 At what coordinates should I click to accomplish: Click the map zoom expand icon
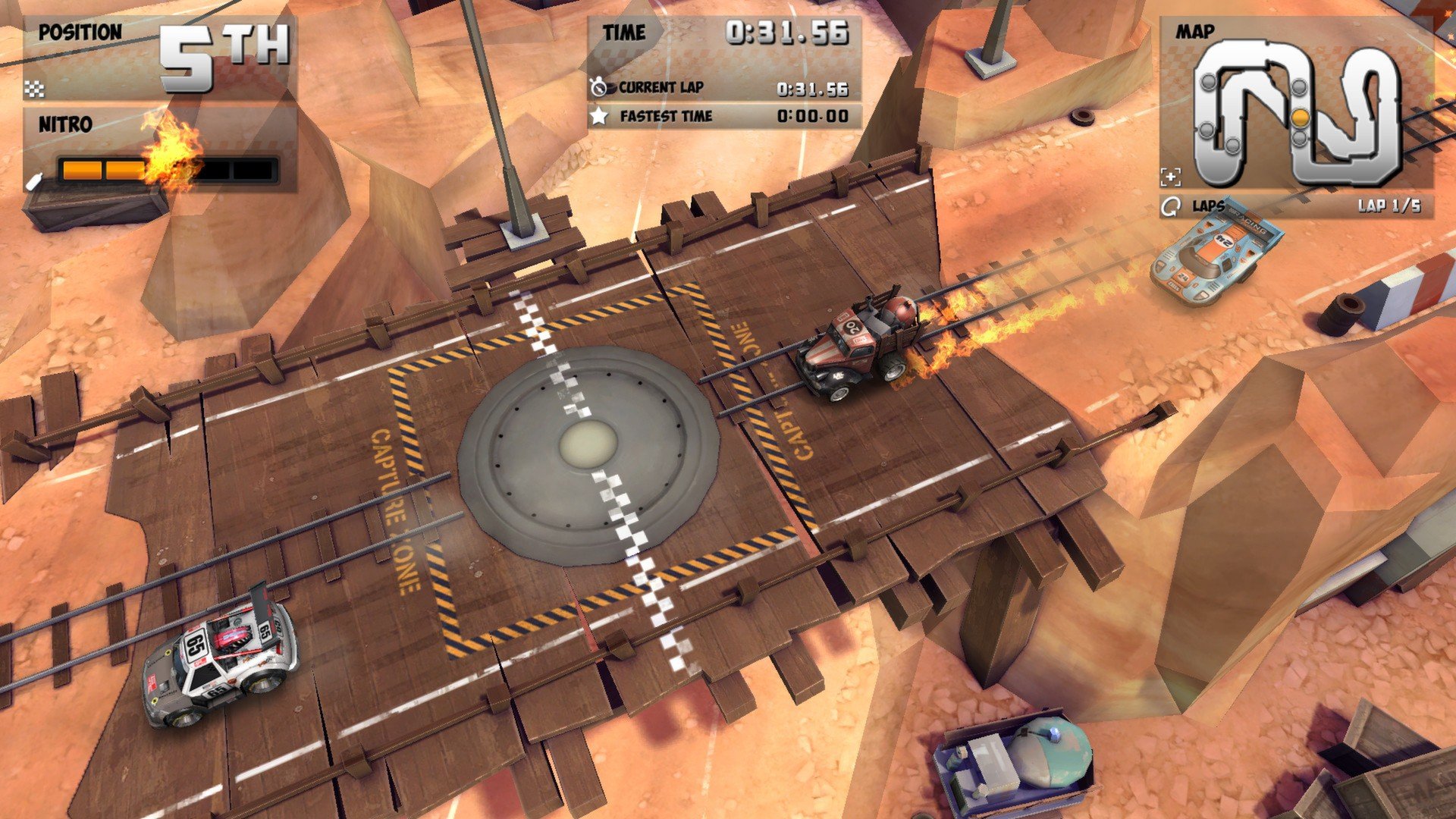tap(1172, 176)
